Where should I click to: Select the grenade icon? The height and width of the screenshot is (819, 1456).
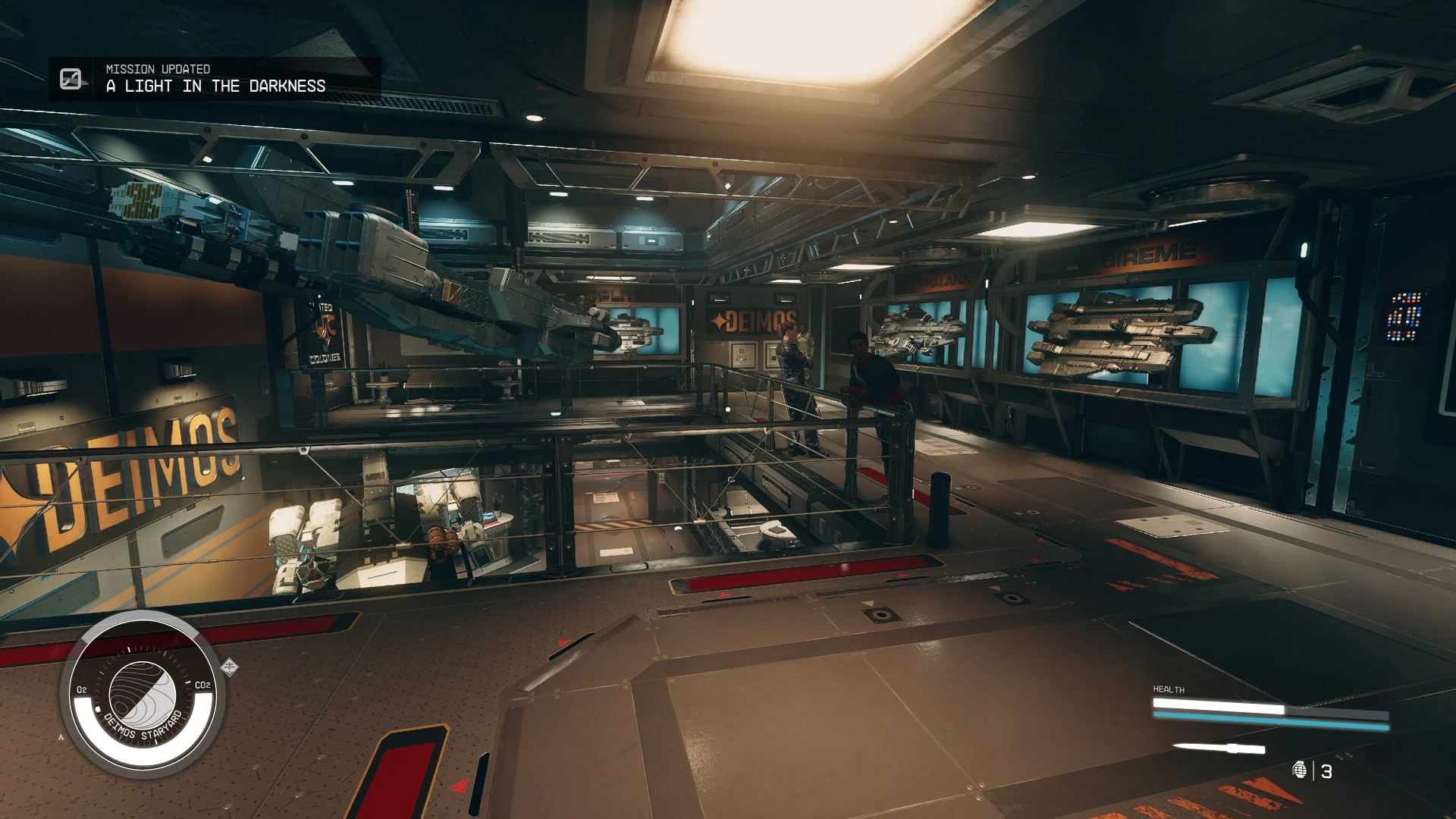[1300, 770]
